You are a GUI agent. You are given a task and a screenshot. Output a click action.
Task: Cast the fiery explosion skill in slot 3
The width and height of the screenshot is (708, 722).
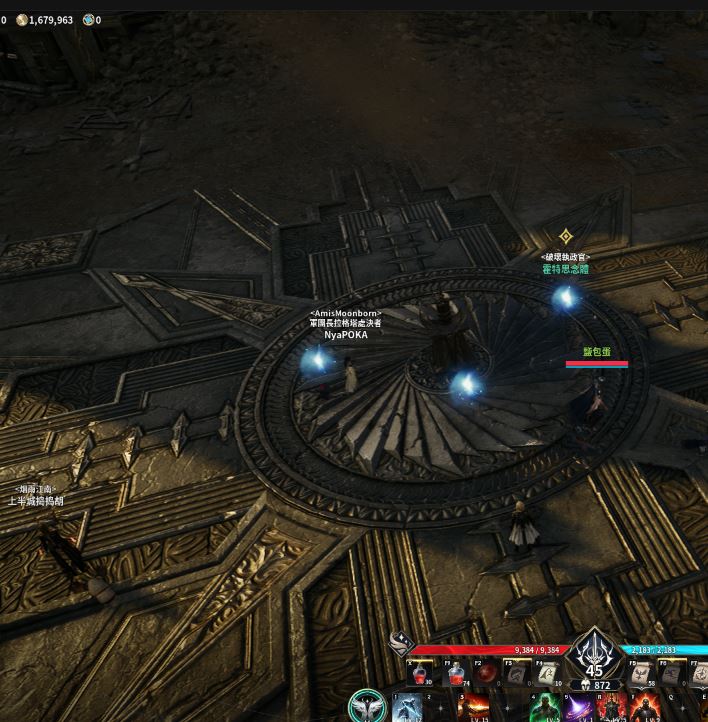pos(472,708)
